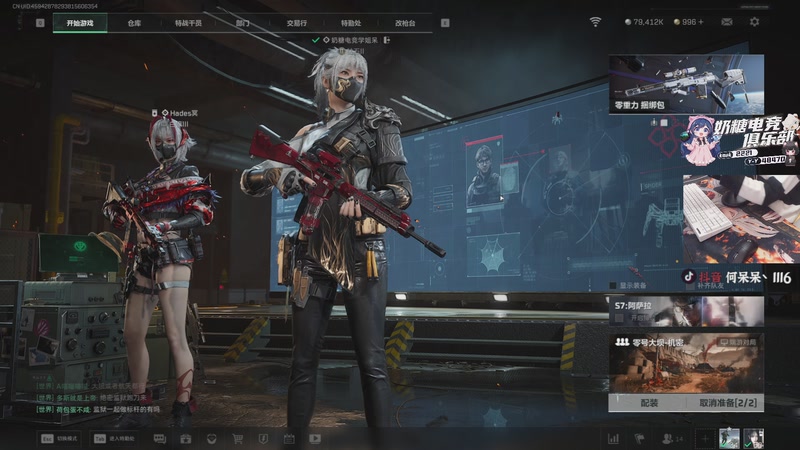The image size is (800, 450).
Task: Open the calendar icon in bottom bar
Action: point(289,438)
